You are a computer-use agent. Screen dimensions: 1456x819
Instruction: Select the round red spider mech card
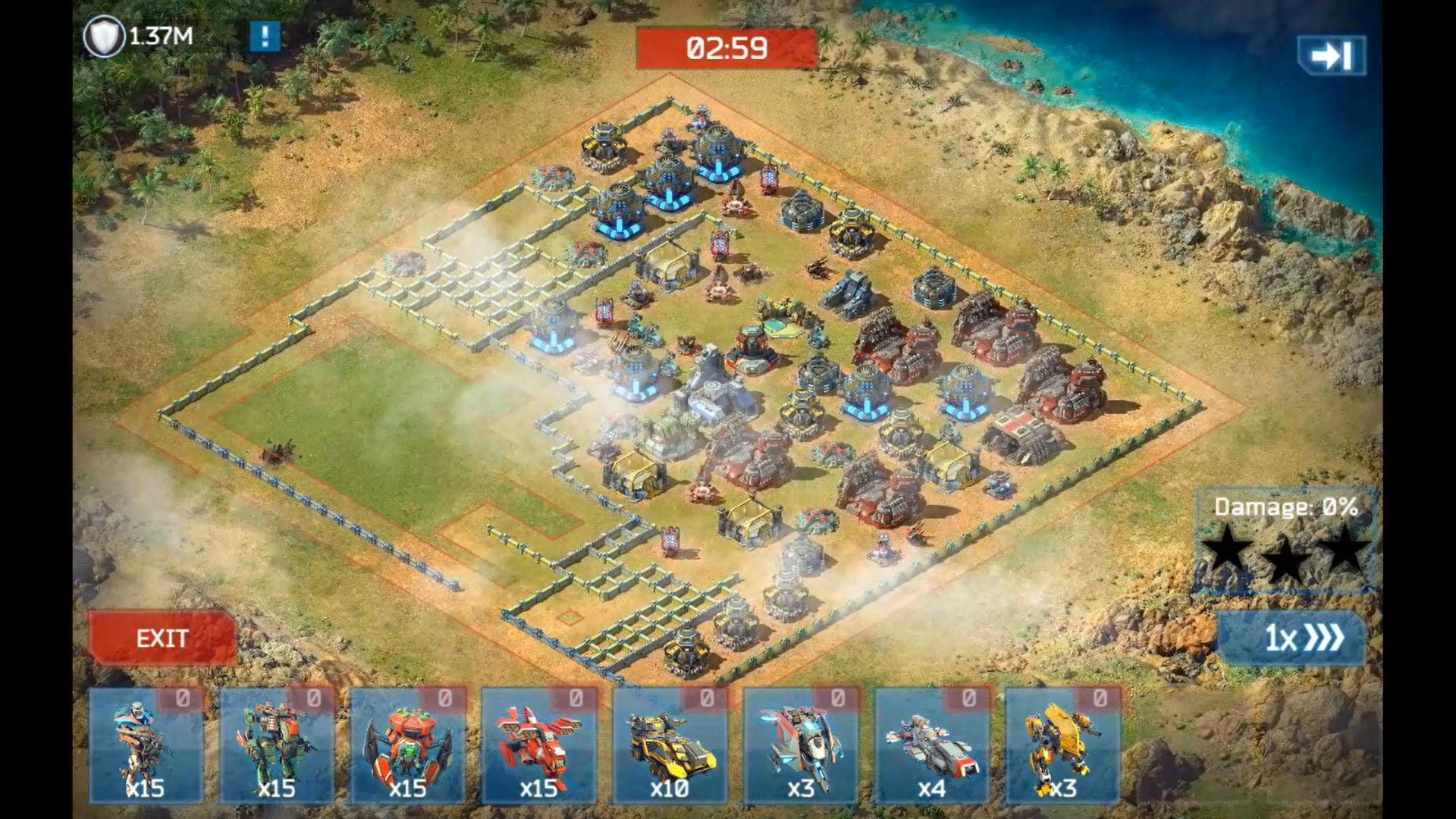(408, 746)
